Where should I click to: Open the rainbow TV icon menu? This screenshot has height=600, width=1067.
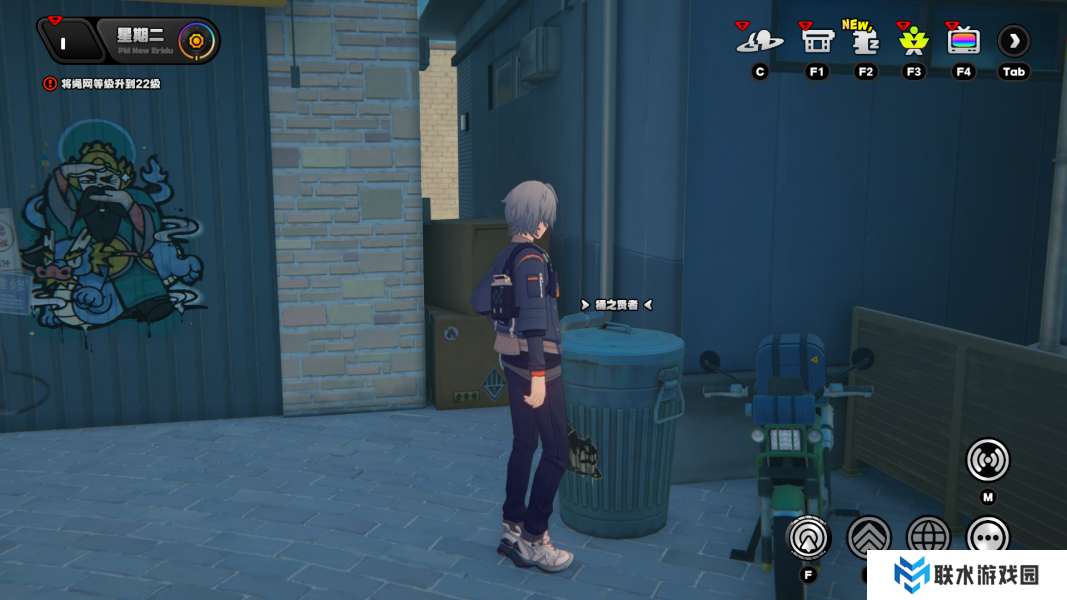963,41
